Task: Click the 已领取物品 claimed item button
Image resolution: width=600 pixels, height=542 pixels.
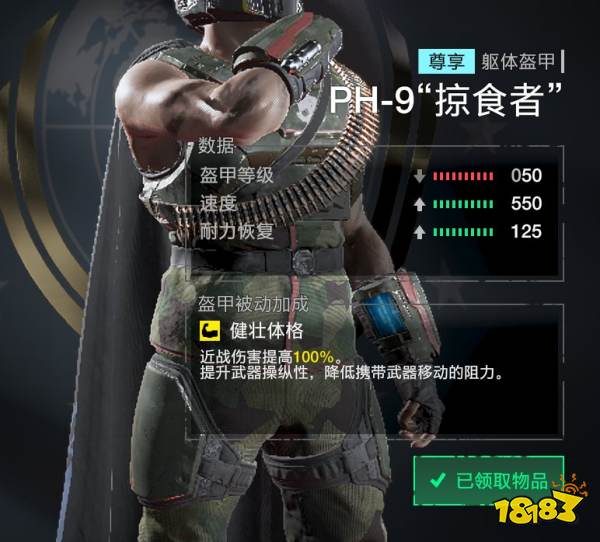Action: click(x=489, y=481)
